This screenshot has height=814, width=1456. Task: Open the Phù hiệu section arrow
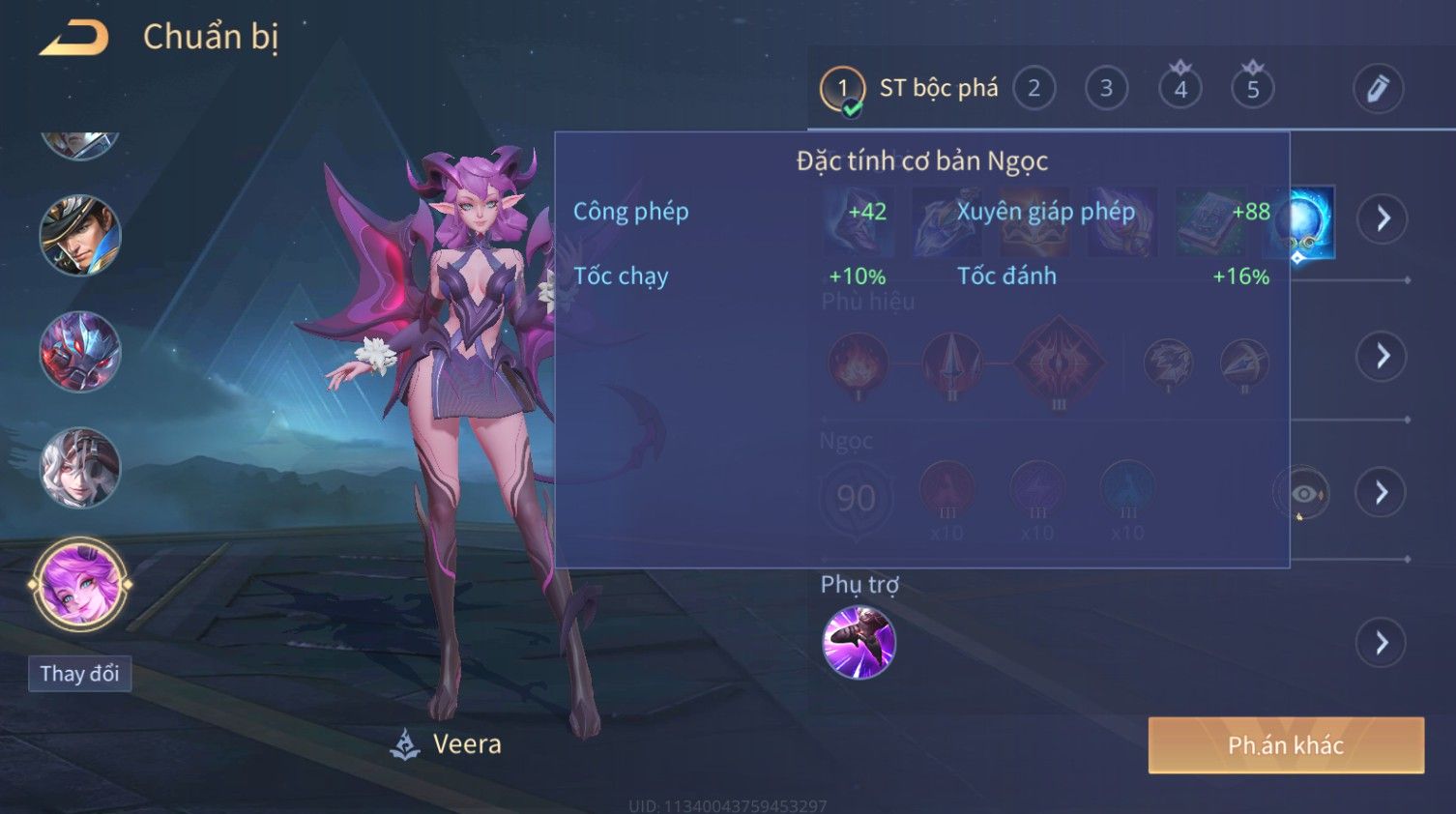pos(1383,357)
